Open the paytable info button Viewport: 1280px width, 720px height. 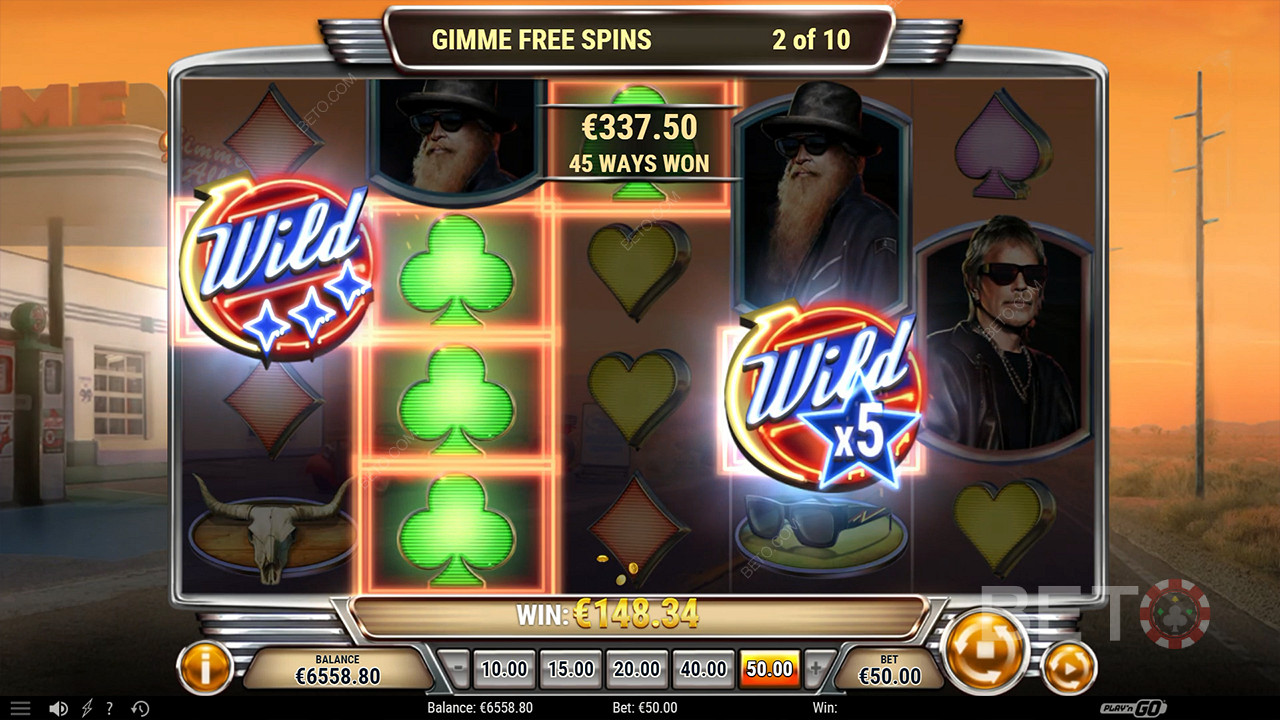pyautogui.click(x=205, y=667)
